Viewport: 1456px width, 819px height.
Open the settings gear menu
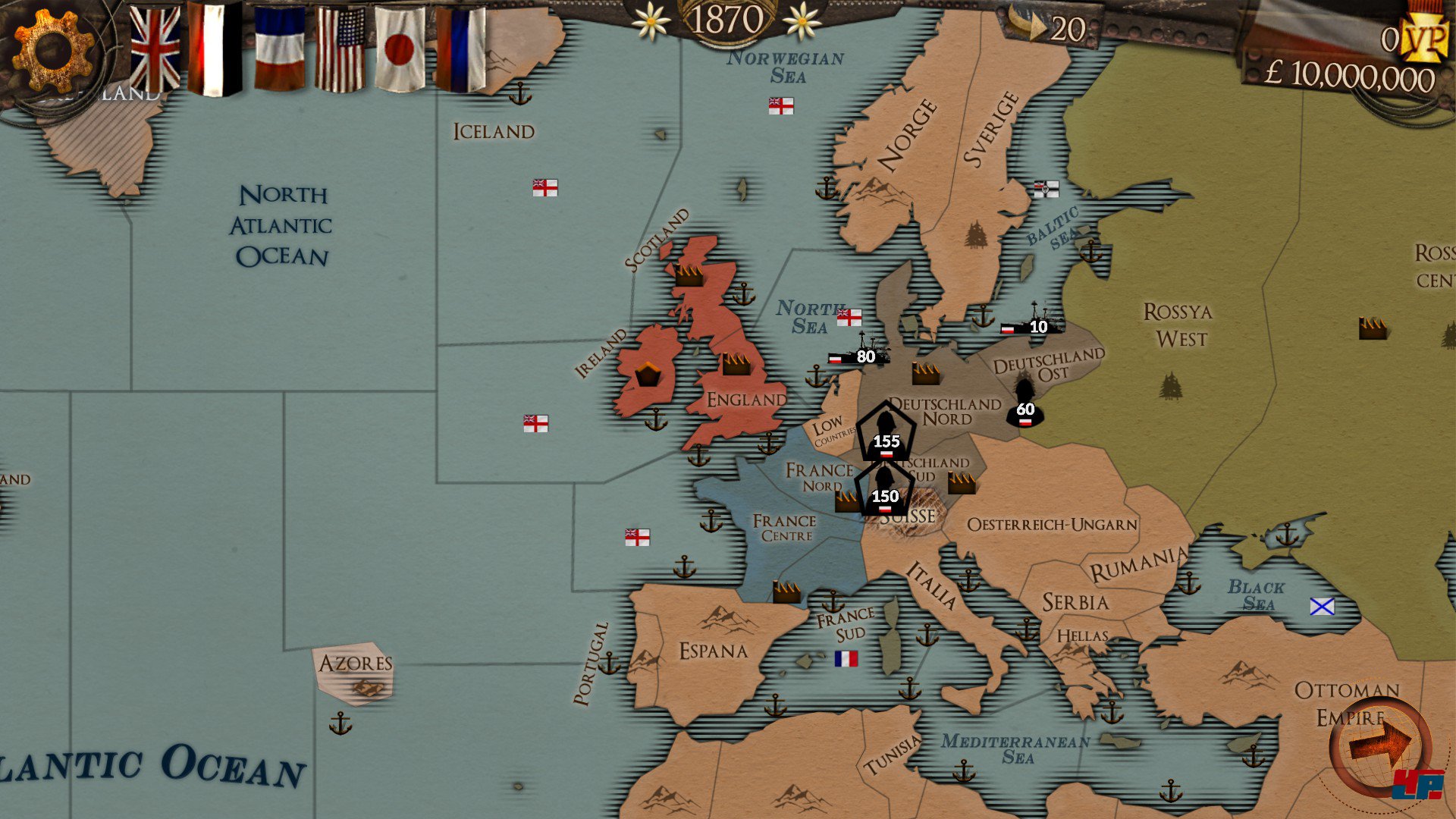point(52,52)
